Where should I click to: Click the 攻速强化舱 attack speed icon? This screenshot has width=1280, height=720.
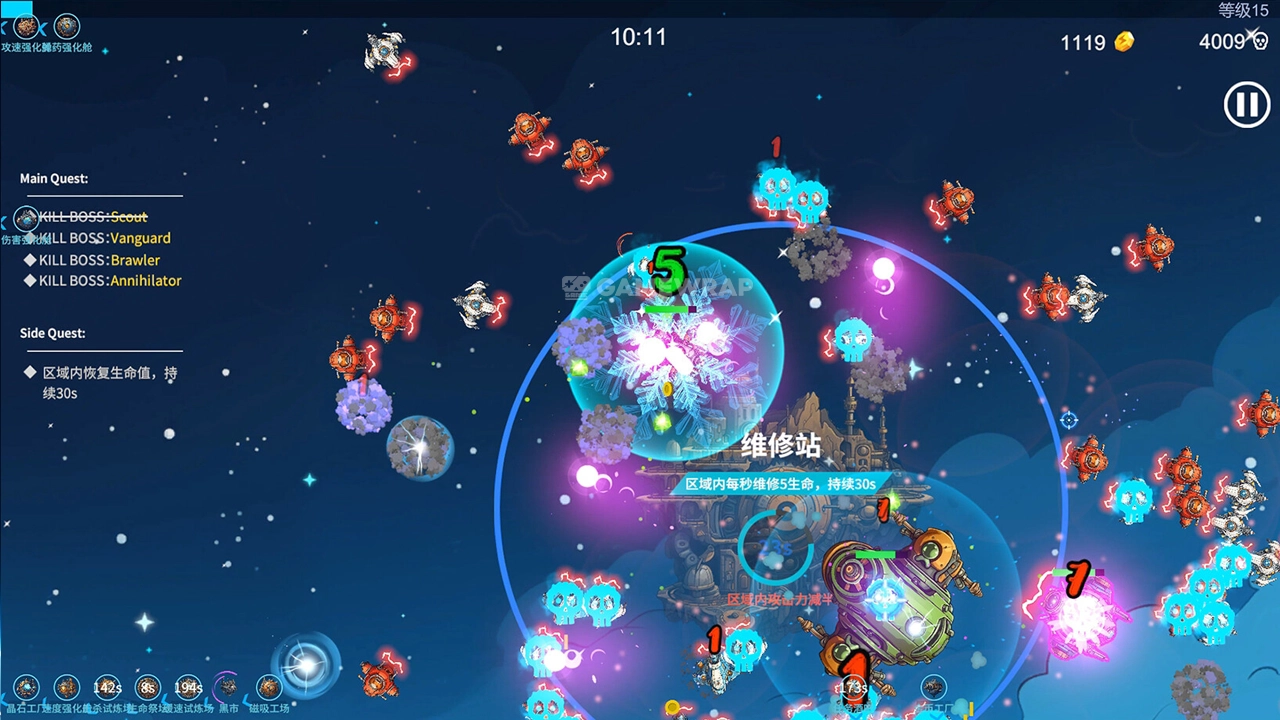[26, 27]
